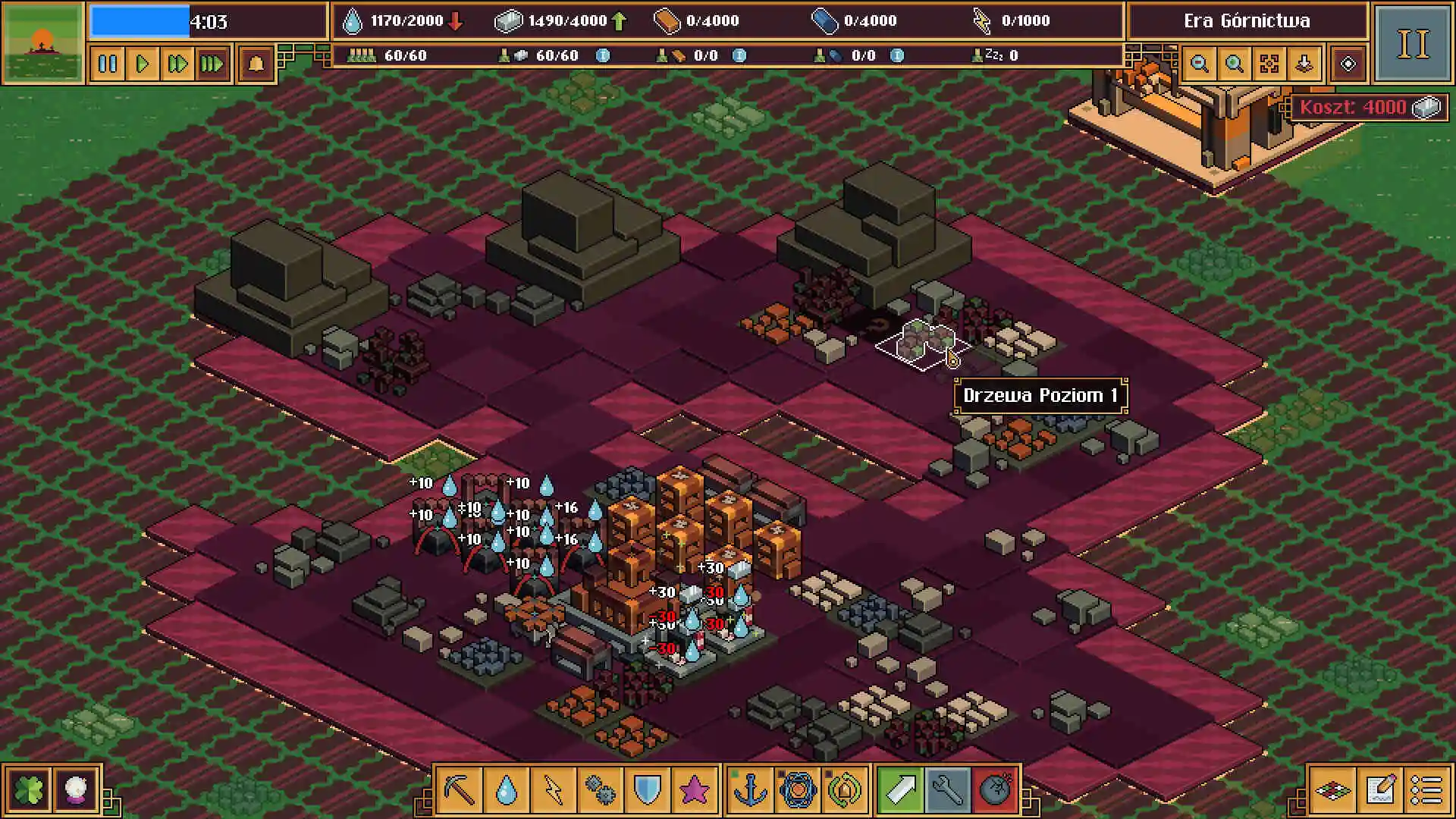
Task: Pause the game with the pause button
Action: tap(108, 64)
